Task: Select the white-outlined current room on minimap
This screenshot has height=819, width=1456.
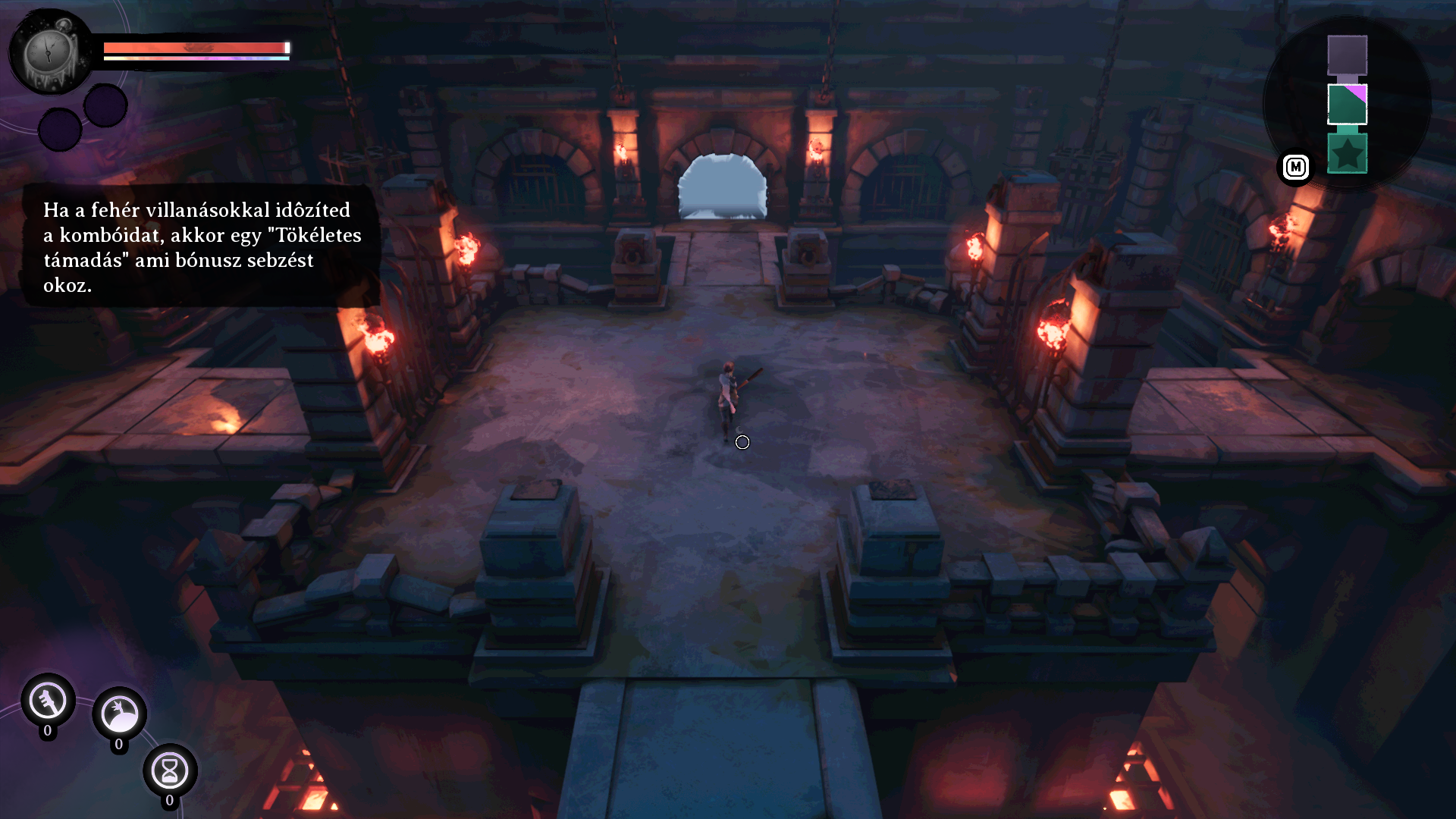Action: tap(1347, 104)
